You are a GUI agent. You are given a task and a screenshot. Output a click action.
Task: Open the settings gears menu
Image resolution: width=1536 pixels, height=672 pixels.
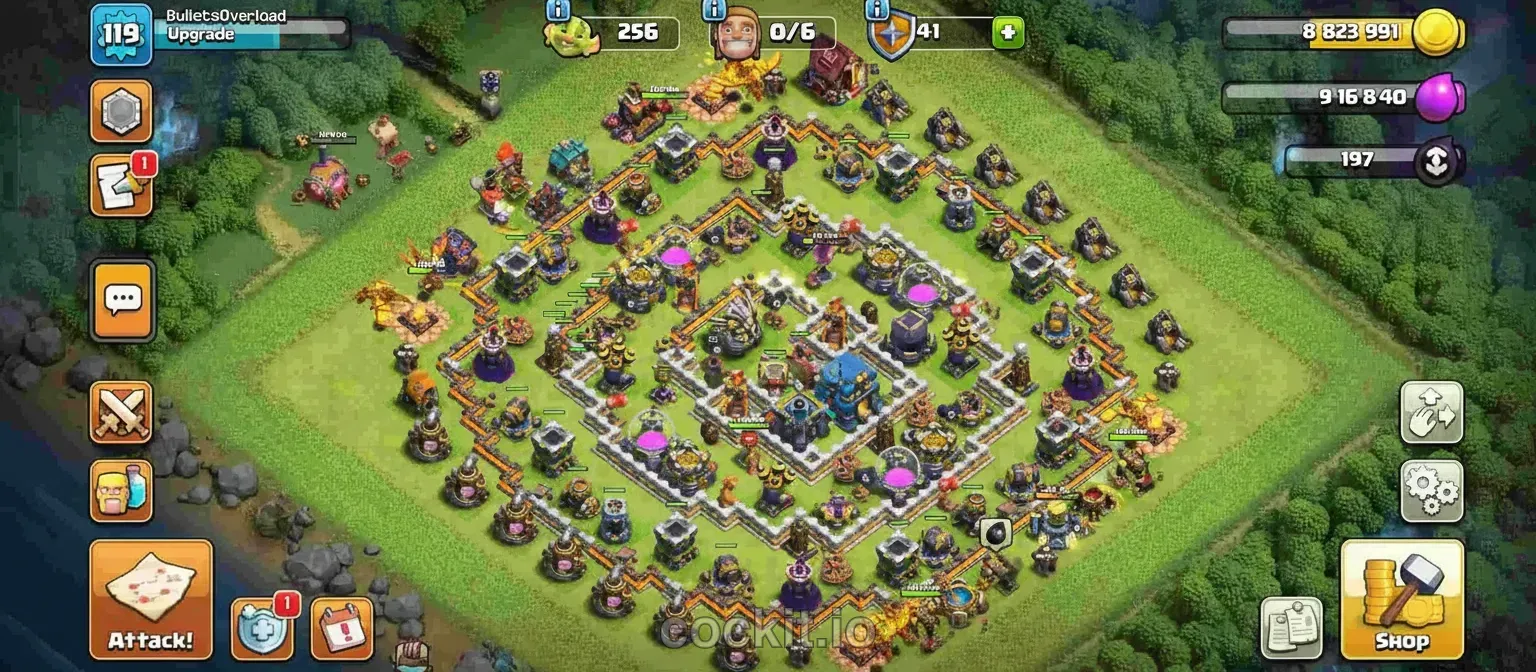click(1431, 490)
